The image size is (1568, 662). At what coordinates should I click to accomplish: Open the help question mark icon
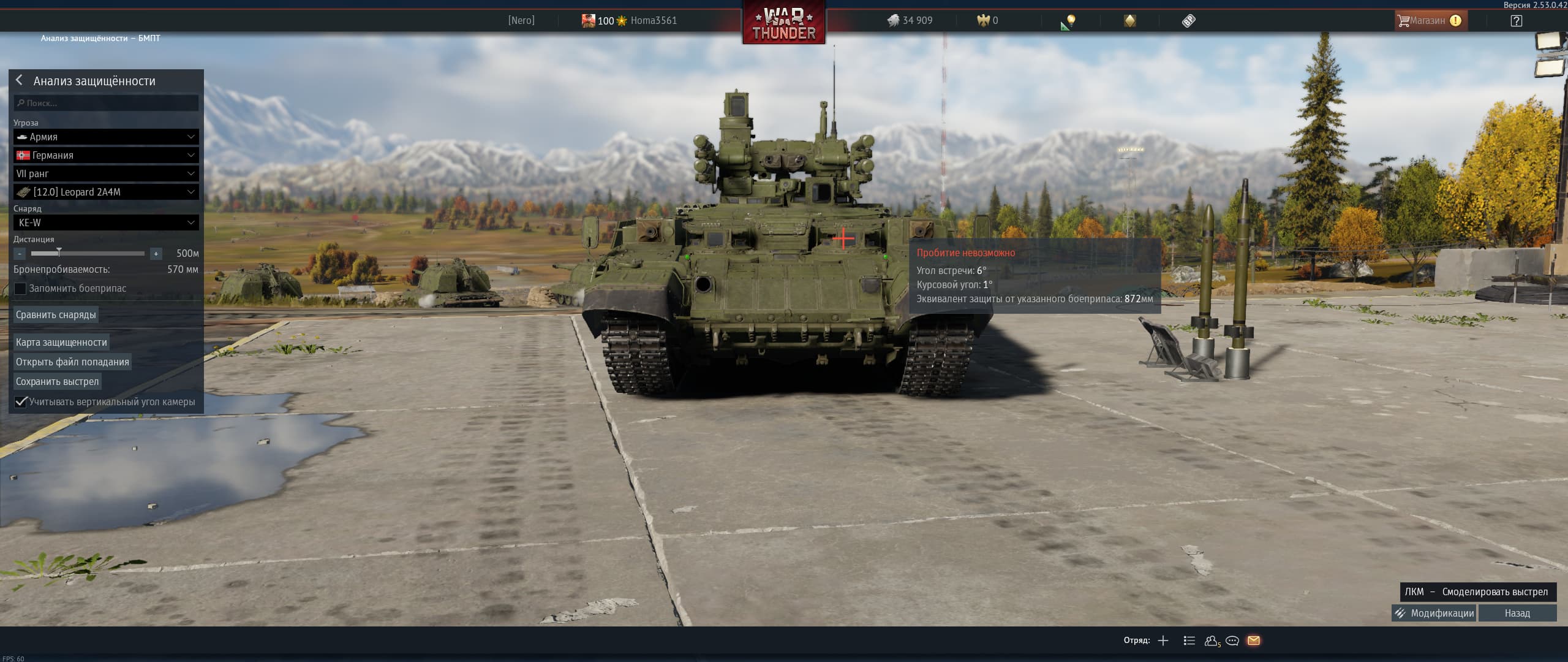(x=1517, y=21)
